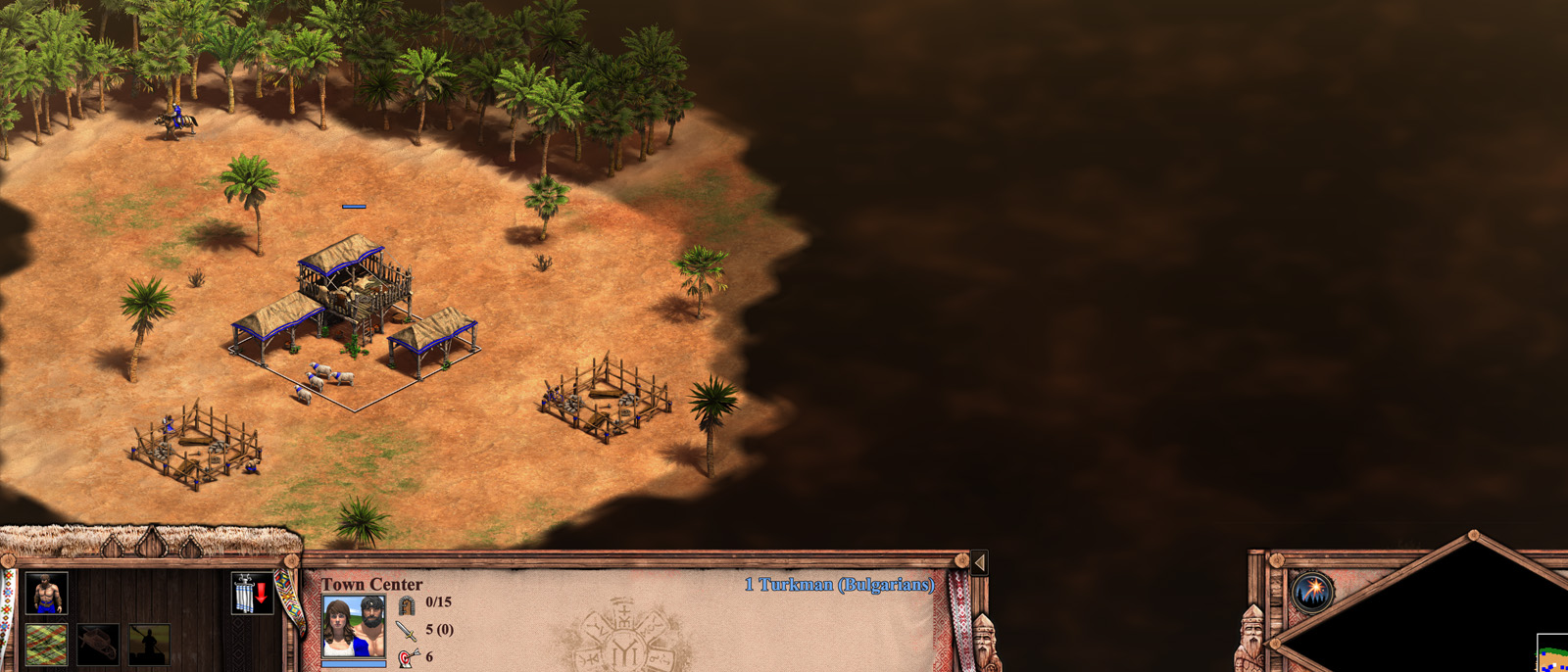Activate the flare signal button
1568x672 pixels.
tap(1311, 592)
